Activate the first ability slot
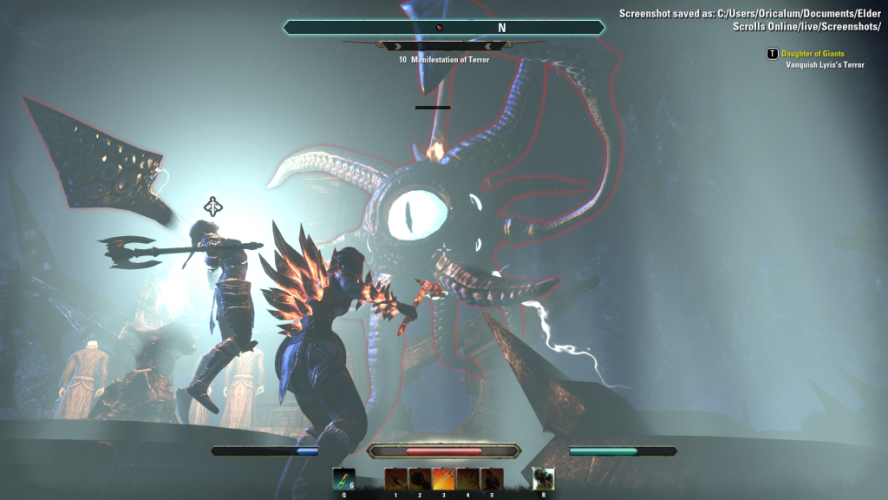 [x=396, y=479]
